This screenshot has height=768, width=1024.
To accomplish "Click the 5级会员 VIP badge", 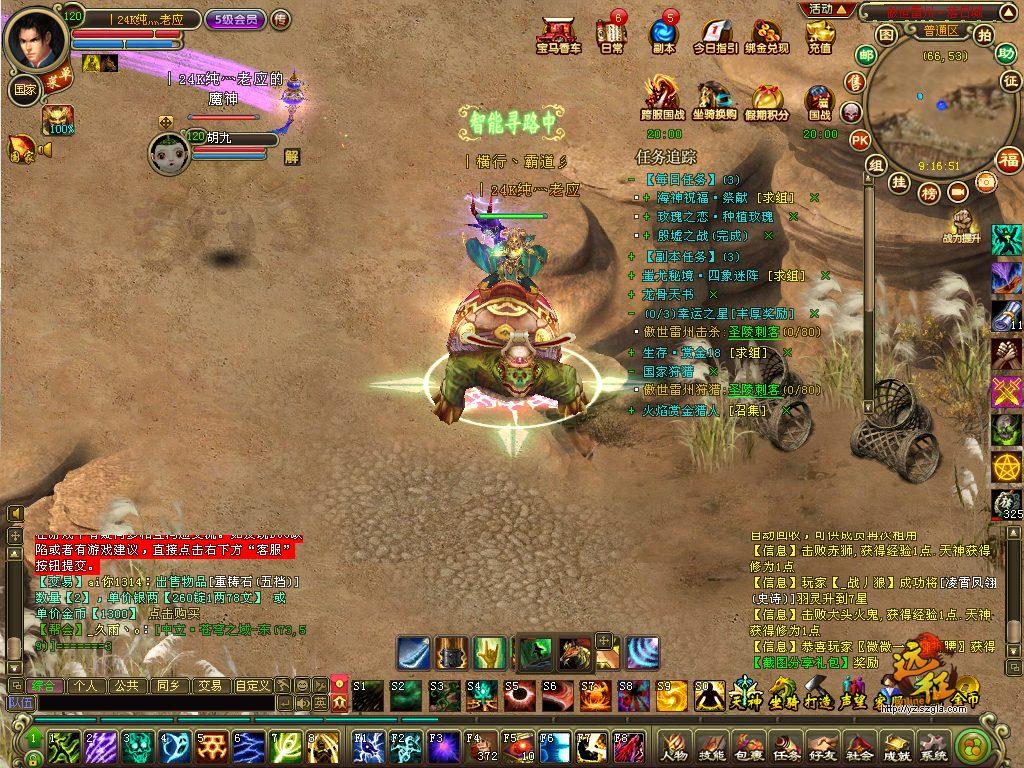I will pyautogui.click(x=236, y=19).
